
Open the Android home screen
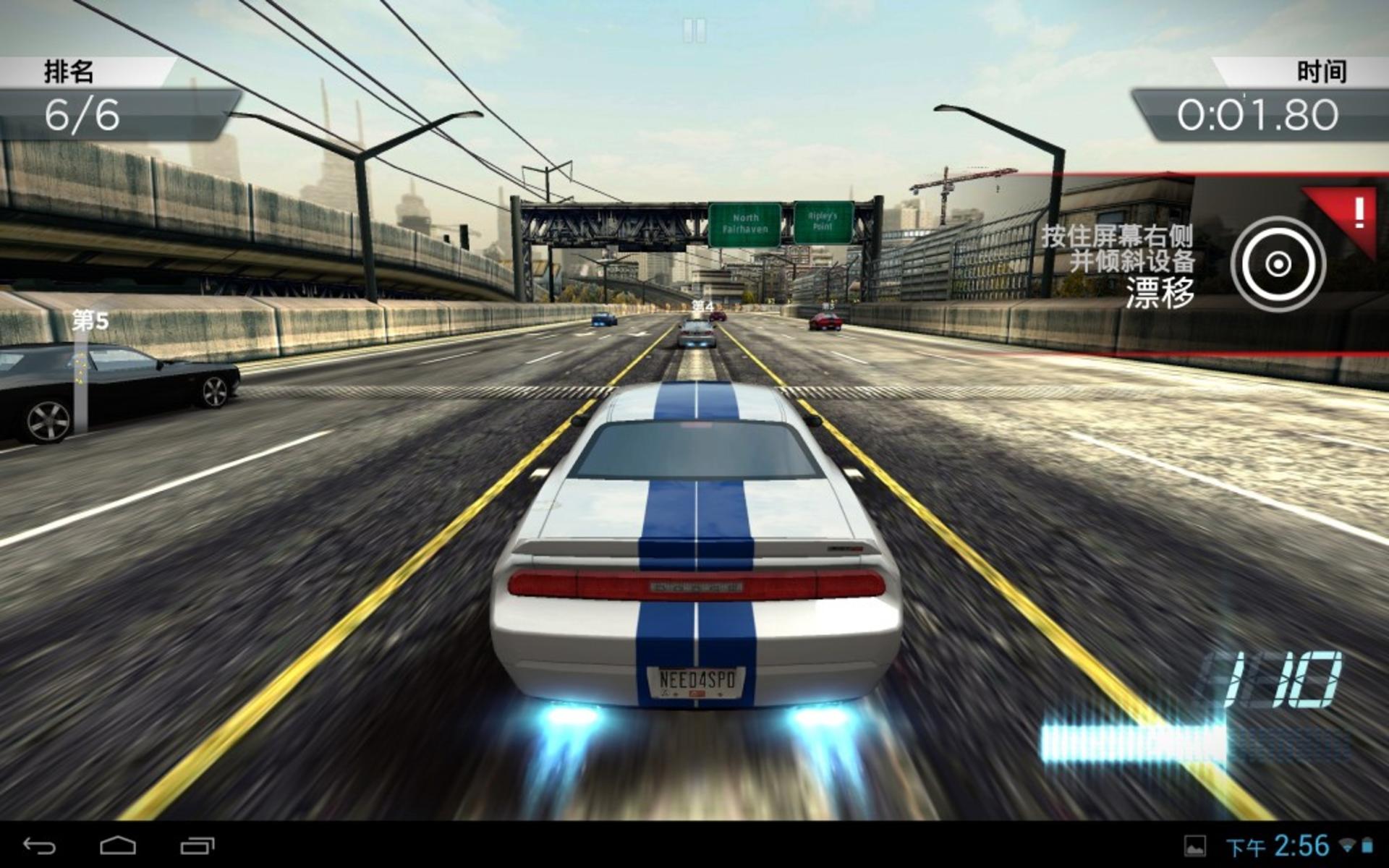pos(117,845)
